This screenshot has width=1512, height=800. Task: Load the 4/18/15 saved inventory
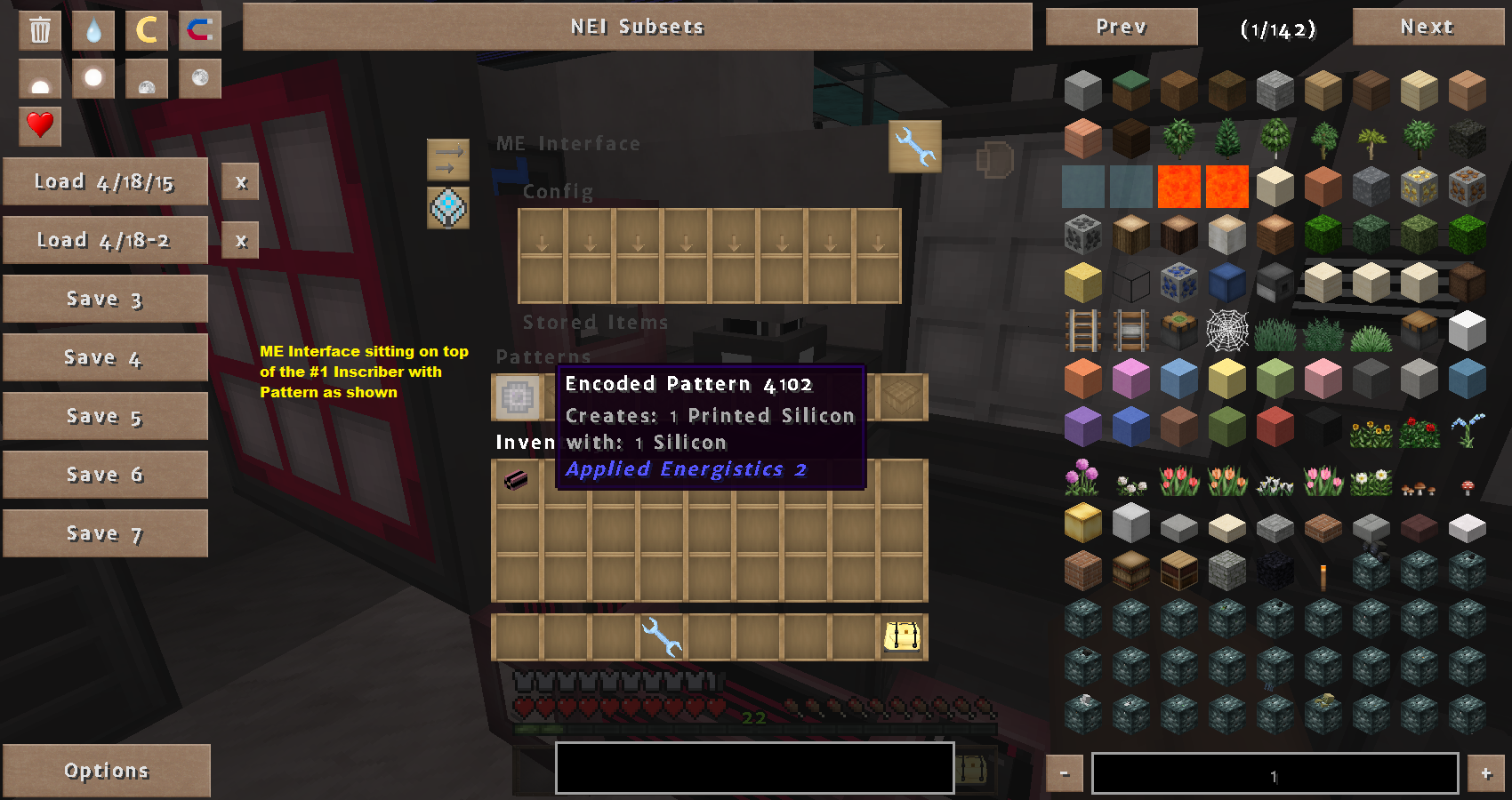point(105,182)
